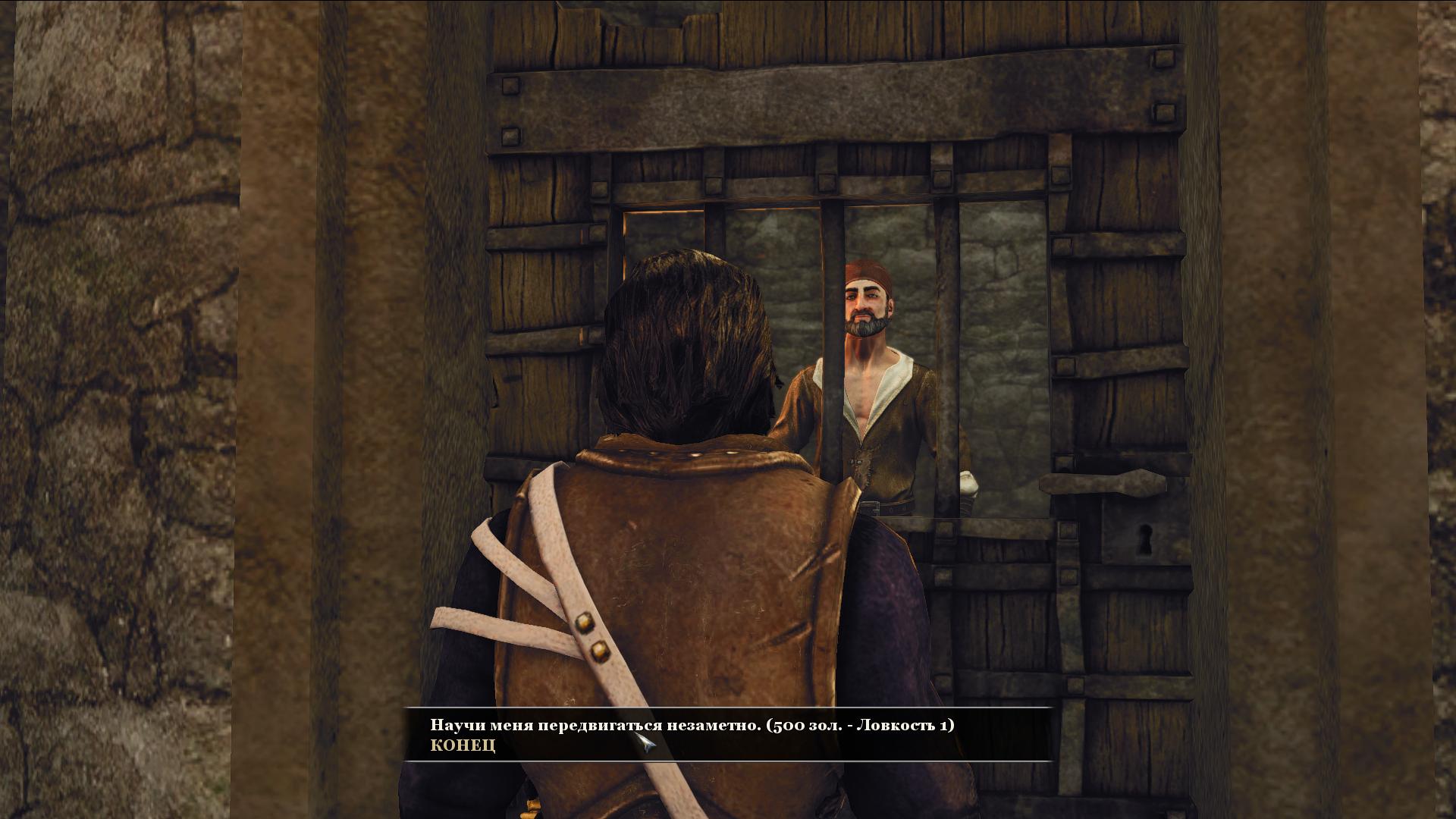Ask to learn sneaking for 500 gold

(692, 725)
